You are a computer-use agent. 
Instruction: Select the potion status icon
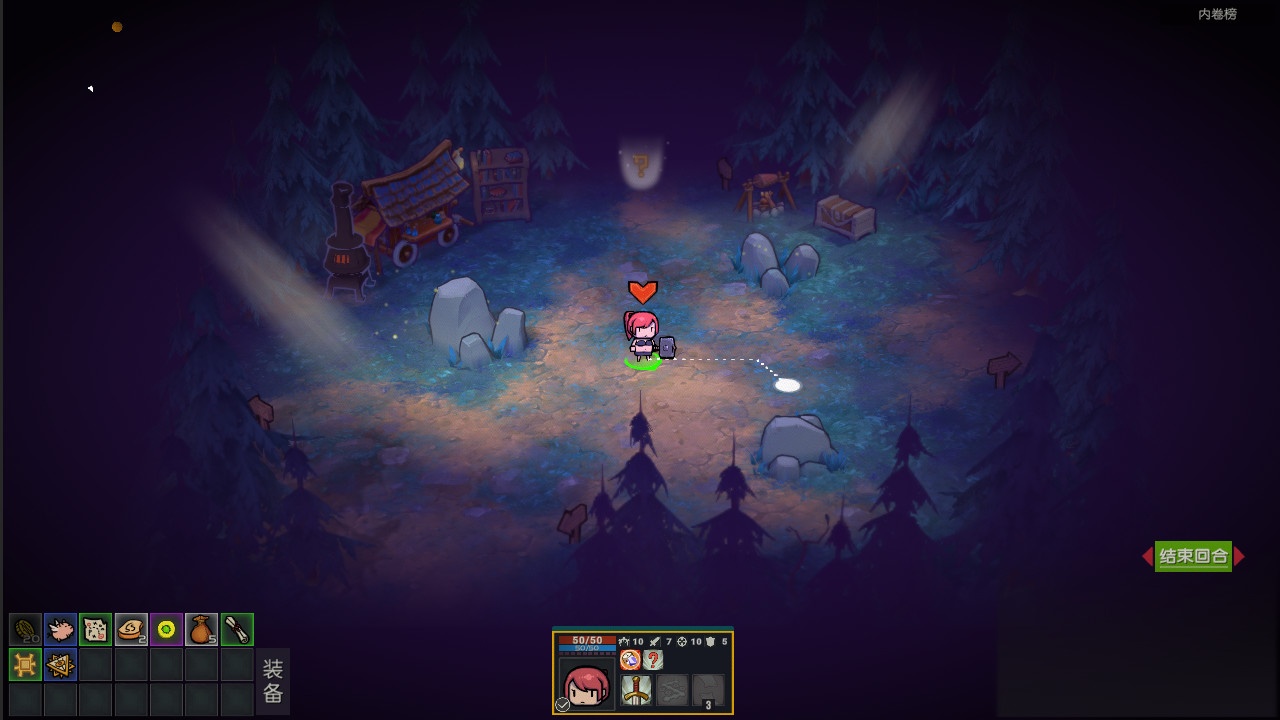[x=630, y=660]
